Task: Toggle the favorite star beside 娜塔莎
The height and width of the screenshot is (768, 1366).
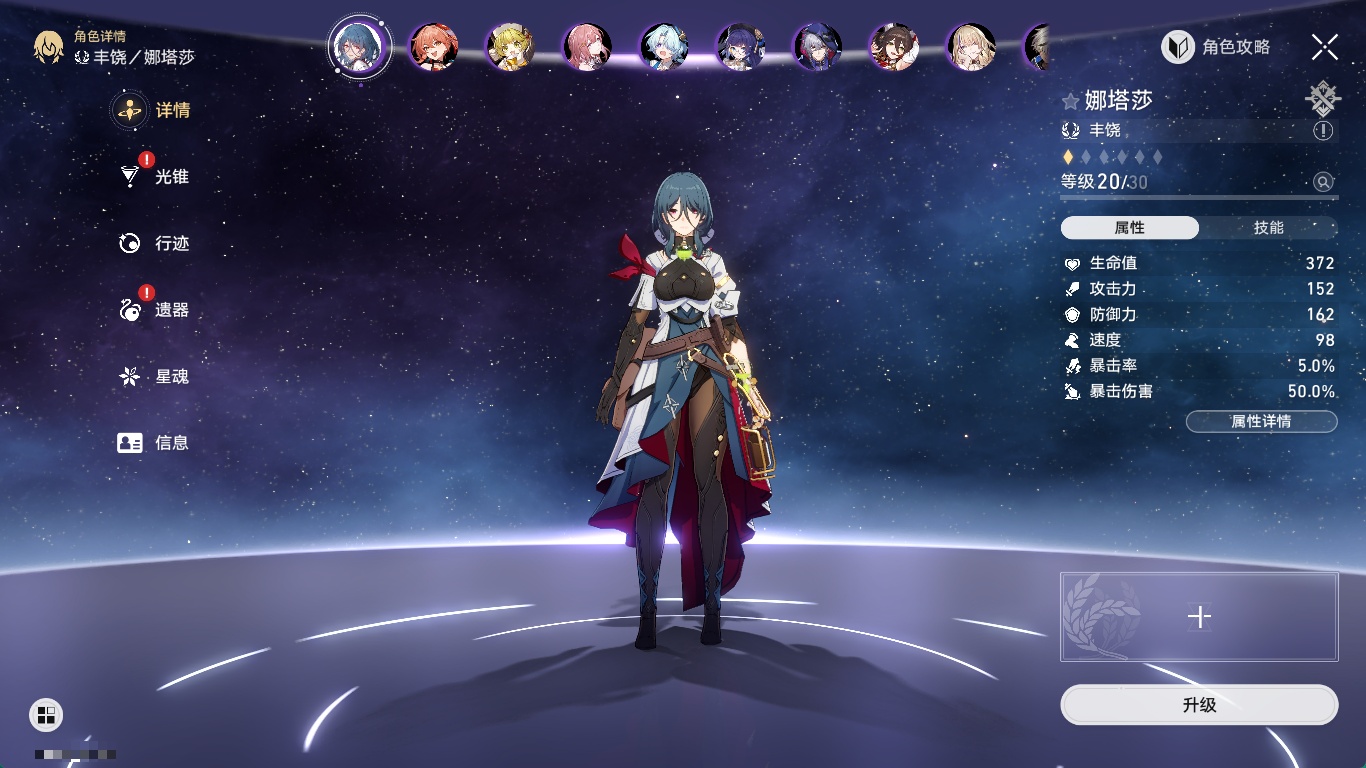Action: (x=1071, y=101)
